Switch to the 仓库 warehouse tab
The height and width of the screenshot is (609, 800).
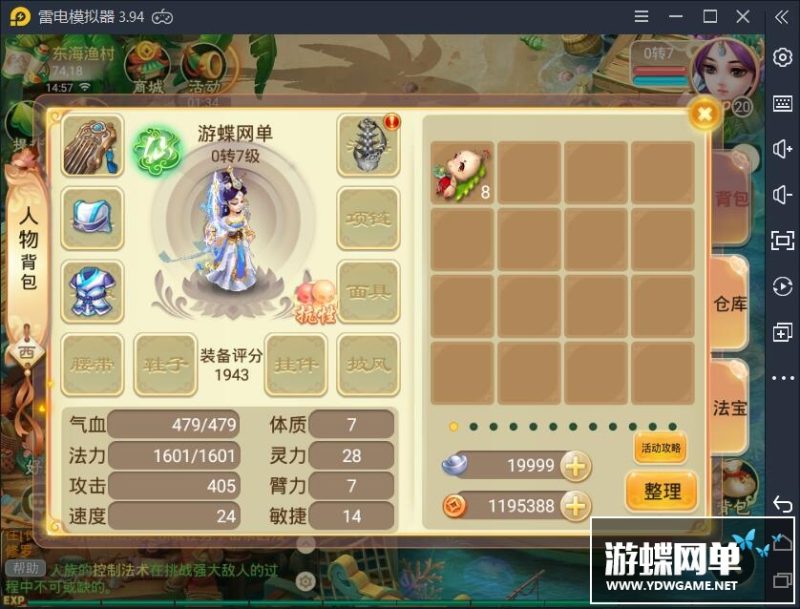[x=730, y=304]
